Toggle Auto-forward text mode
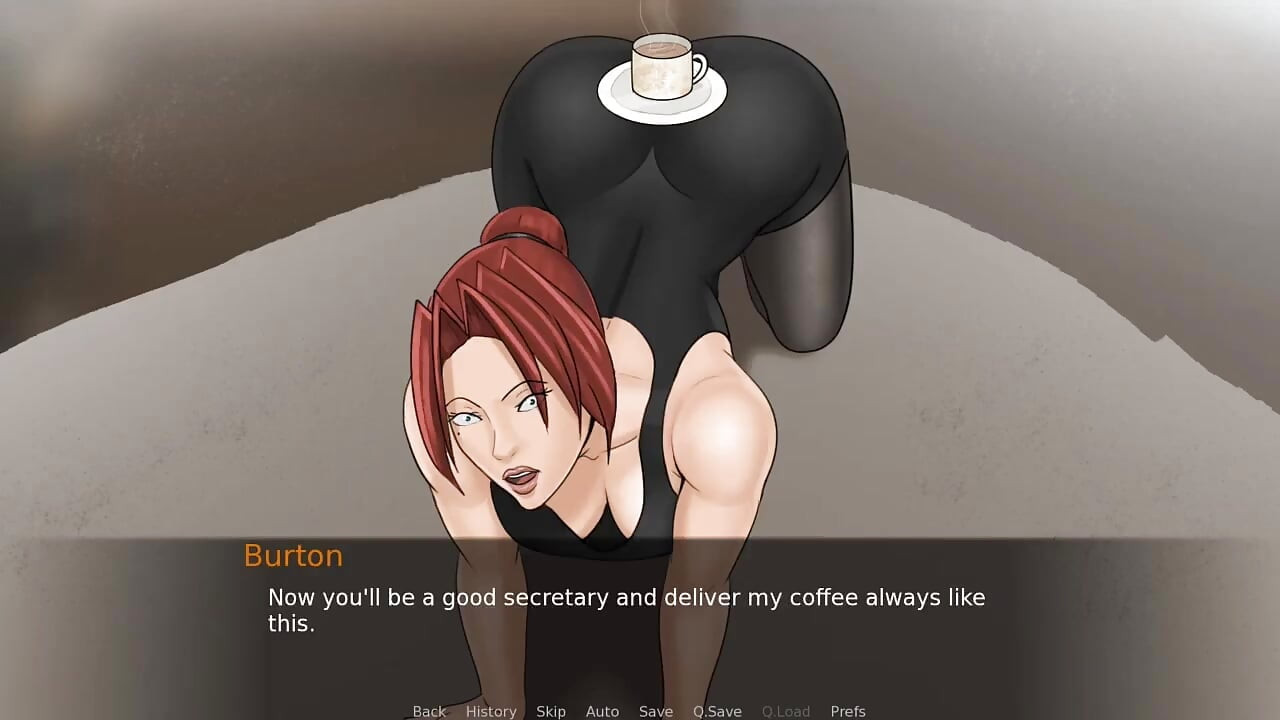1280x720 pixels. [x=603, y=711]
